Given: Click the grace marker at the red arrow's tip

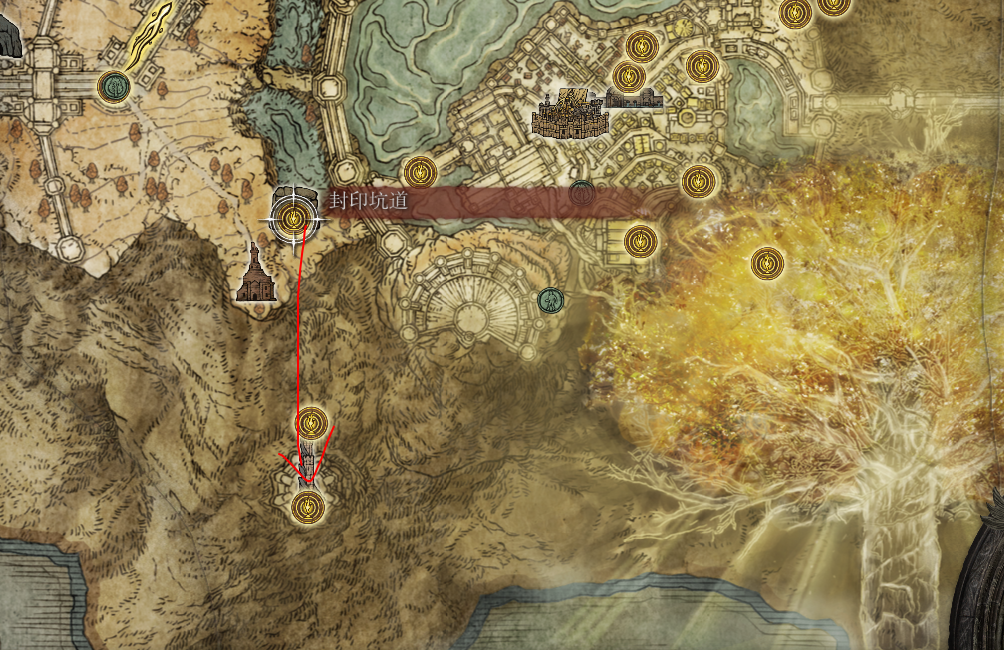Looking at the screenshot, I should click(x=313, y=423).
